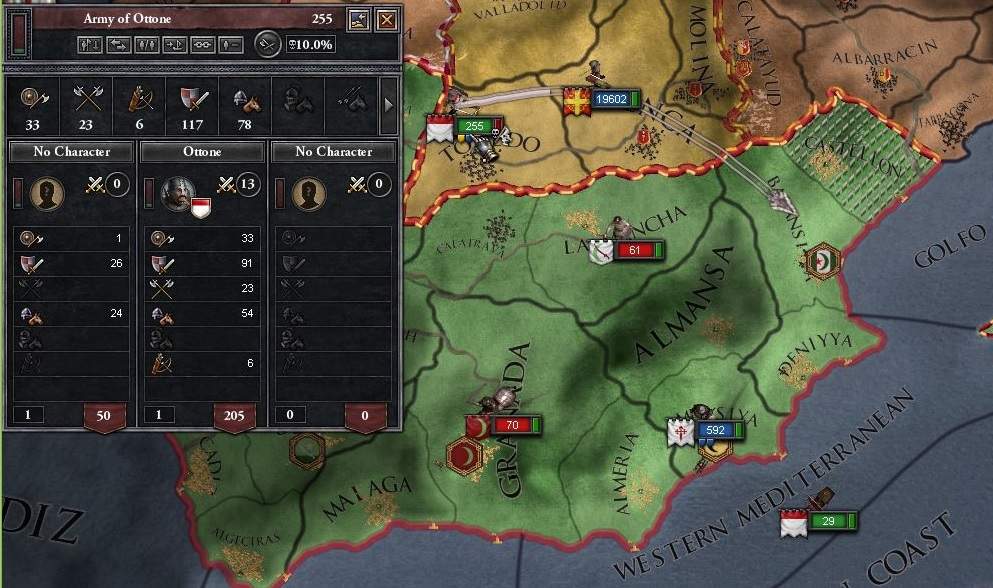Close the Army of Ottone panel

[385, 19]
